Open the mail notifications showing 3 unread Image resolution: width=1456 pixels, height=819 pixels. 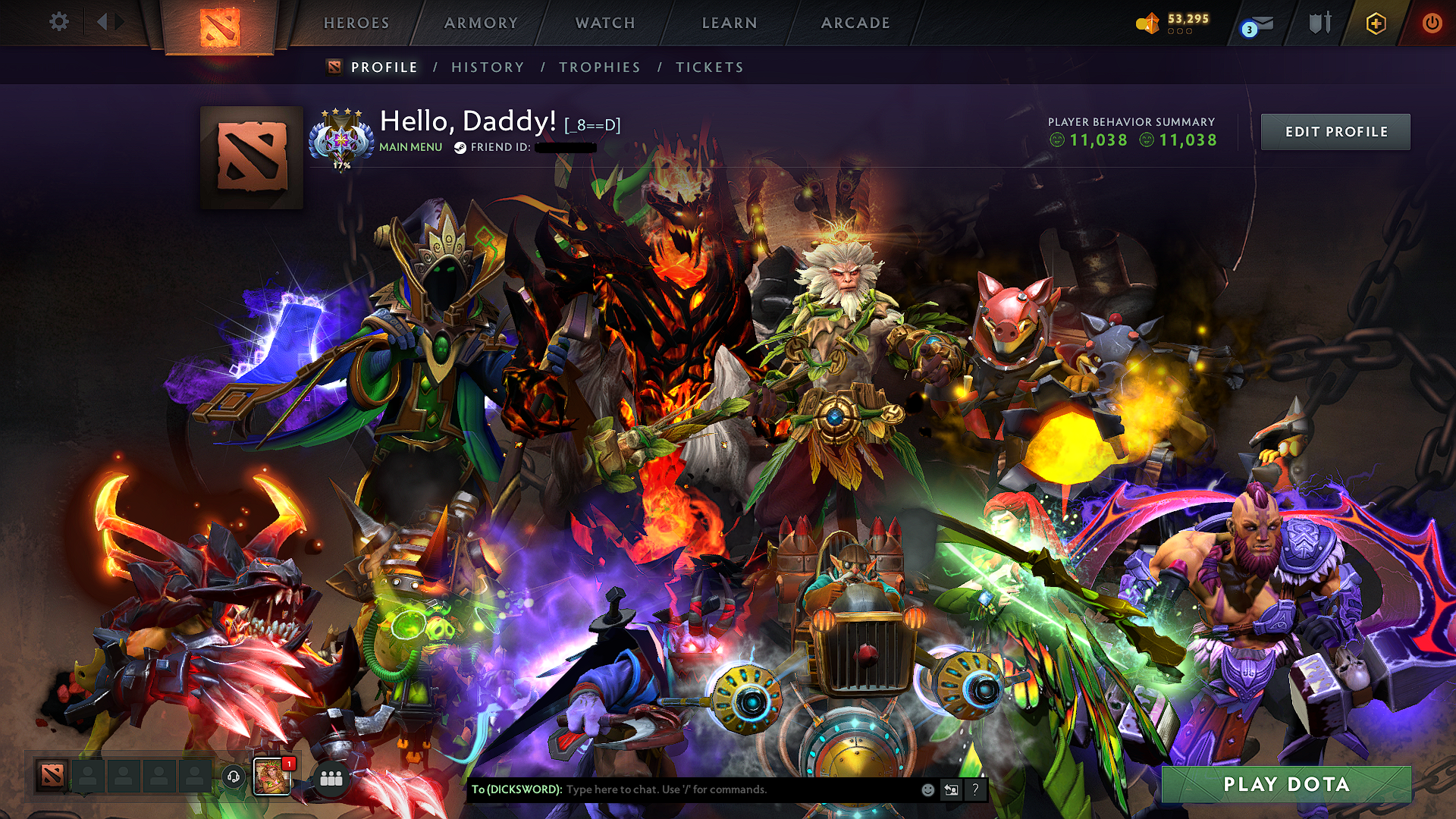1259,24
